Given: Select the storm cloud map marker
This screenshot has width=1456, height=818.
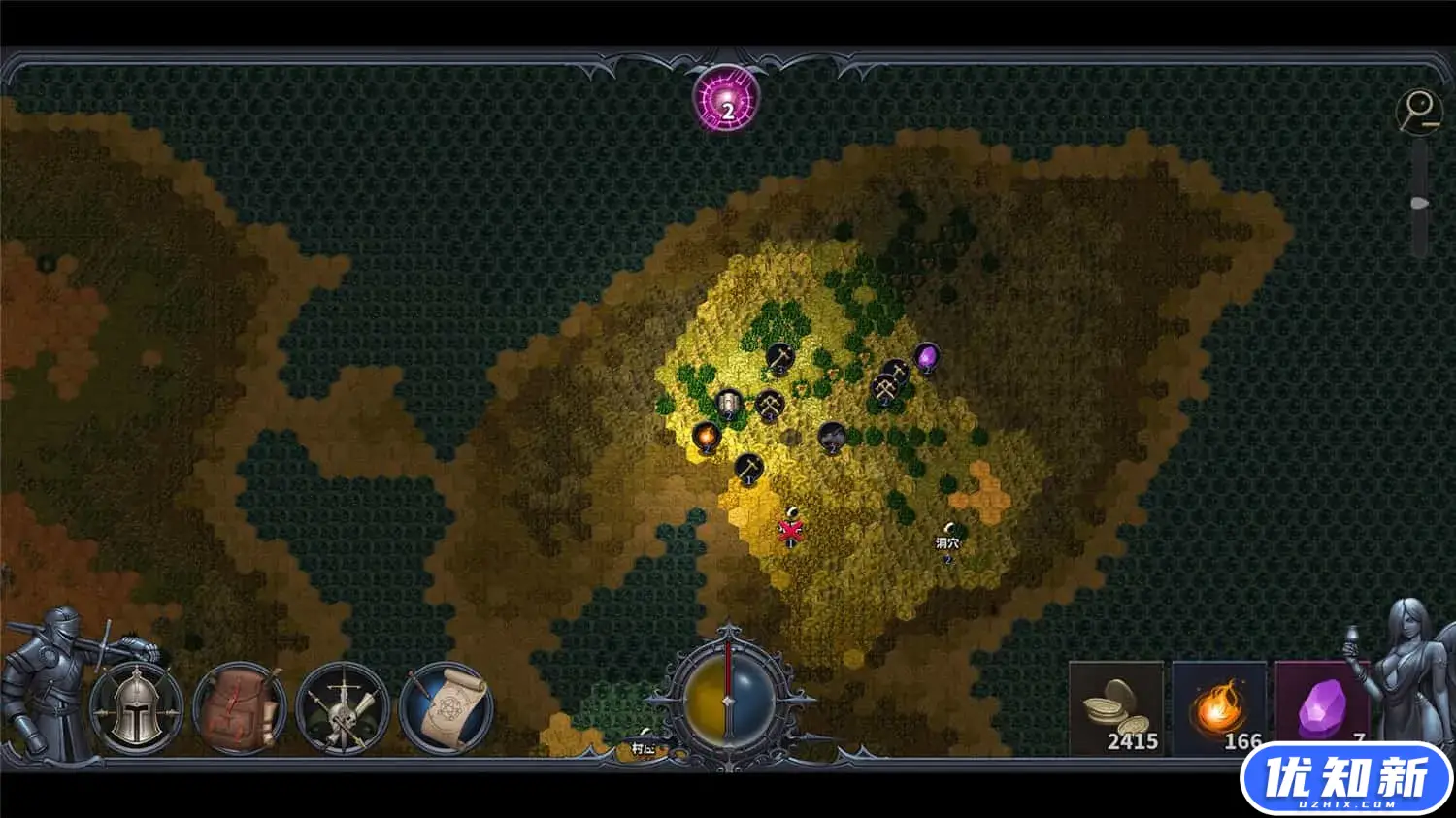Looking at the screenshot, I should [x=831, y=437].
